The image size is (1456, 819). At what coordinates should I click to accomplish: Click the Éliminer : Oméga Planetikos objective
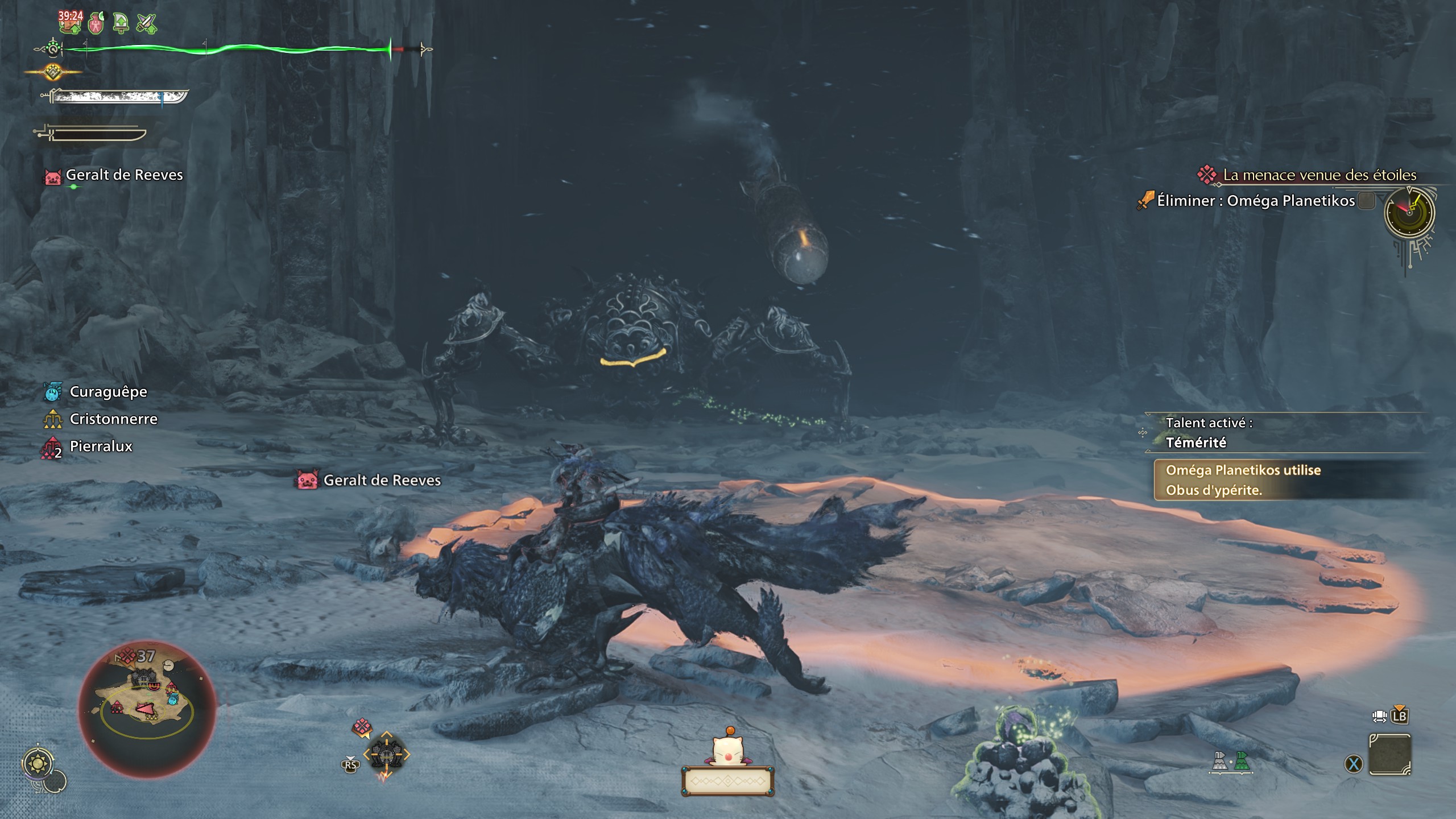[1255, 201]
